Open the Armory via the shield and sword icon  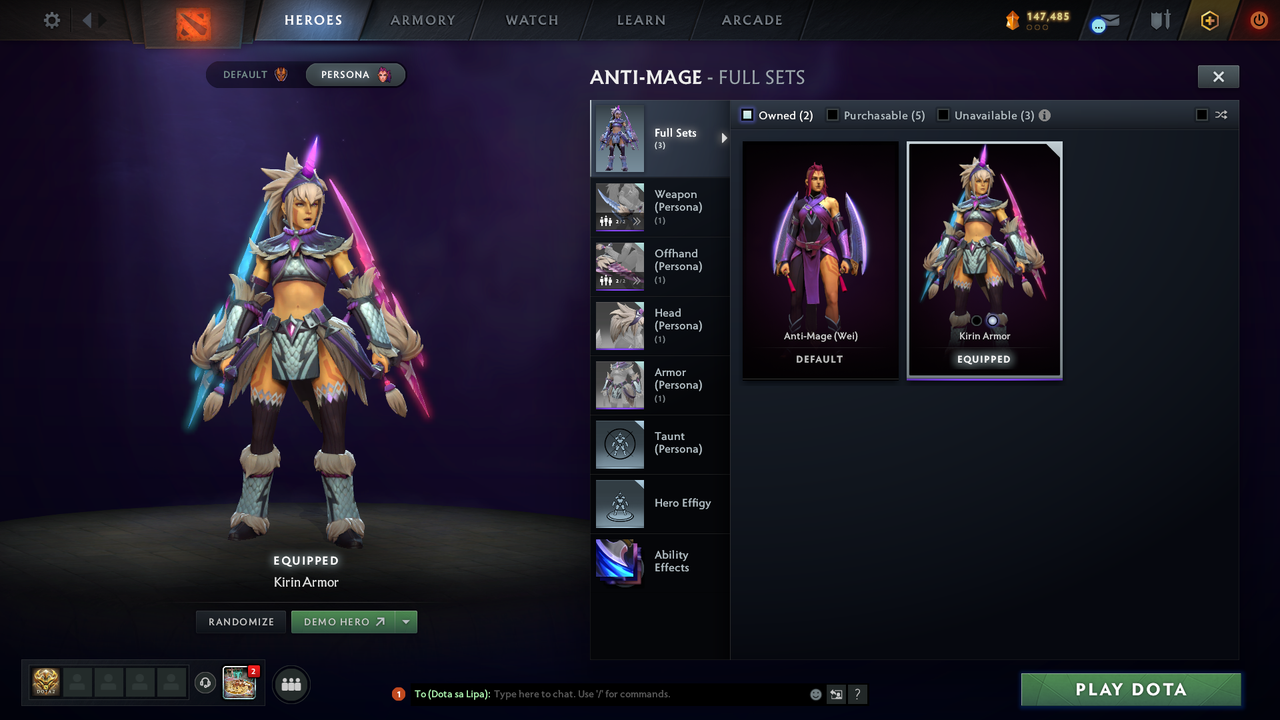pos(1159,20)
